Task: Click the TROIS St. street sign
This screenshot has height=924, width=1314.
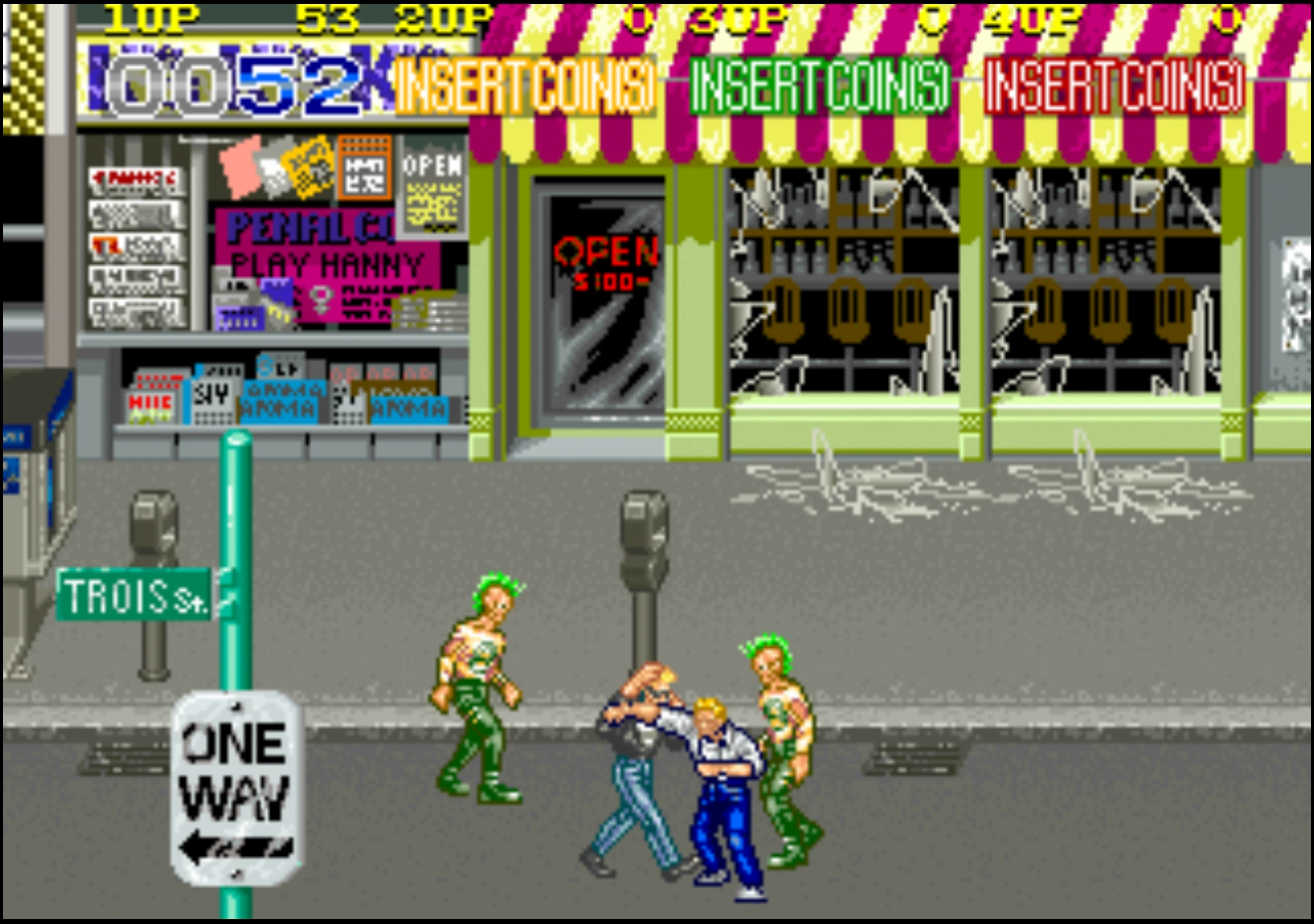Action: (x=134, y=592)
